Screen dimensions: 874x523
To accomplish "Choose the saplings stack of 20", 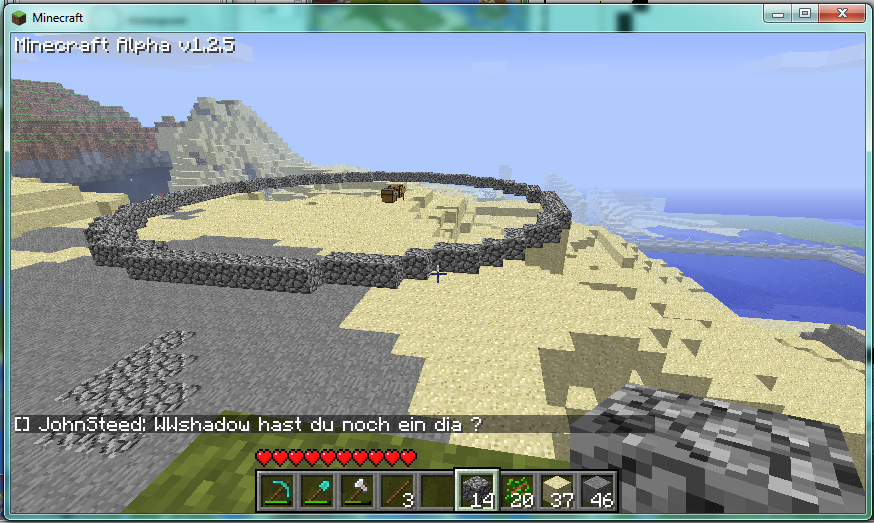I will (517, 491).
